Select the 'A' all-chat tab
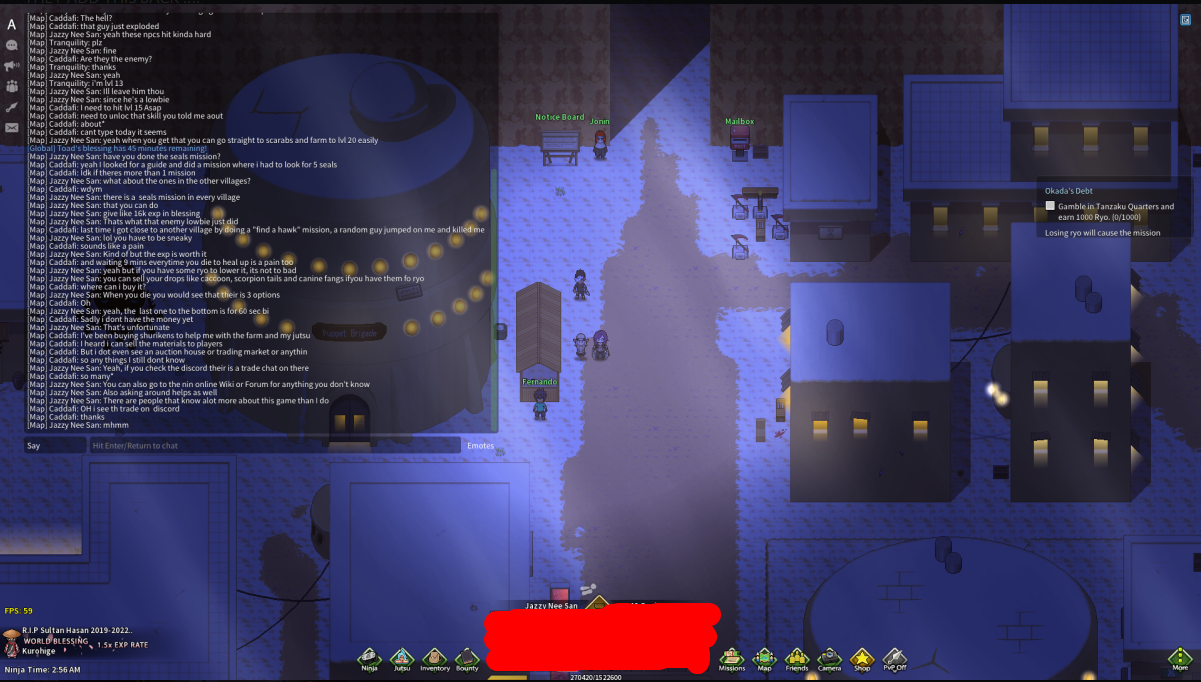Image resolution: width=1201 pixels, height=682 pixels. (12, 24)
